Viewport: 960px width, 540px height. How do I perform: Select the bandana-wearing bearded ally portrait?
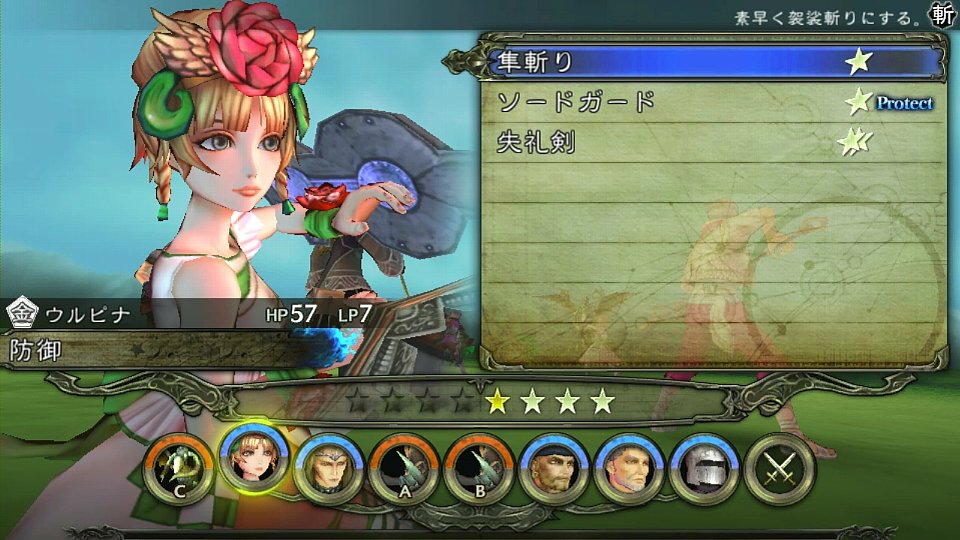pyautogui.click(x=552, y=466)
